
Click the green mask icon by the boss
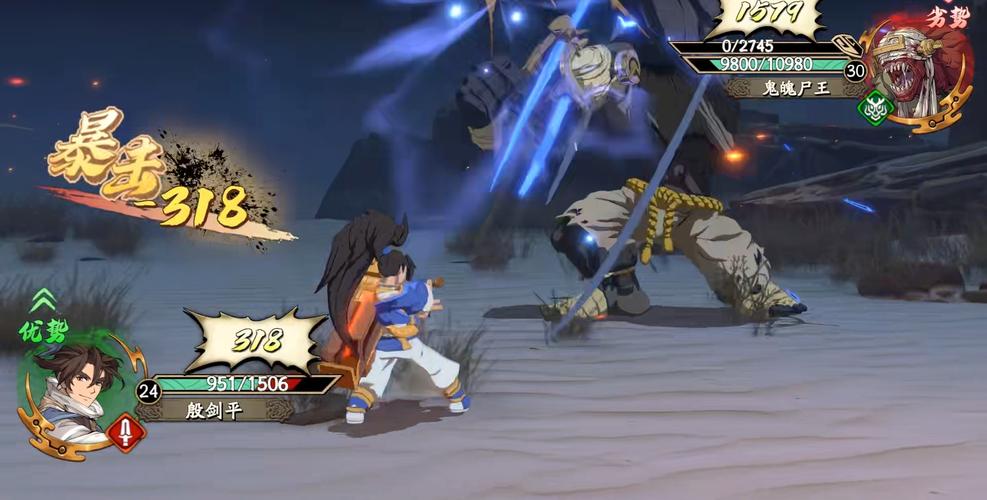(875, 108)
